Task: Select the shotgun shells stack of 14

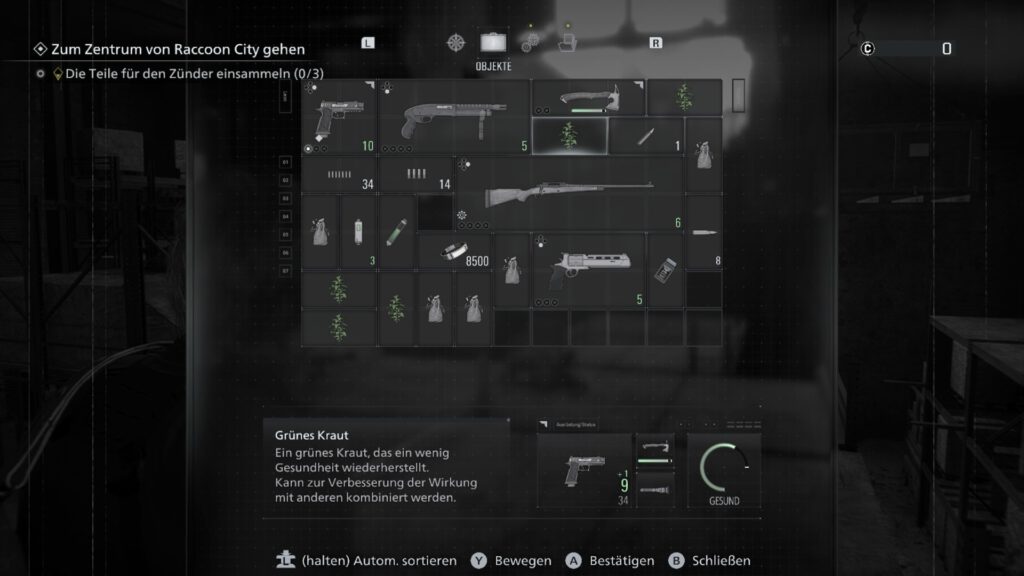Action: (x=416, y=175)
